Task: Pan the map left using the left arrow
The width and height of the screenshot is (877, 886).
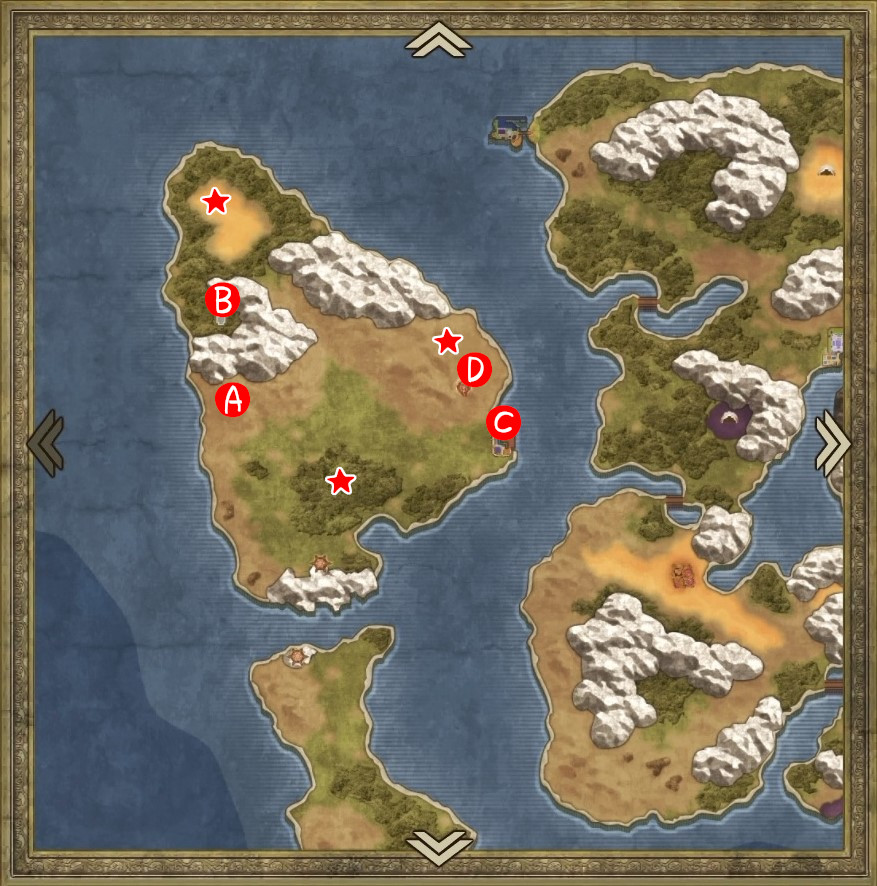Action: coord(45,441)
